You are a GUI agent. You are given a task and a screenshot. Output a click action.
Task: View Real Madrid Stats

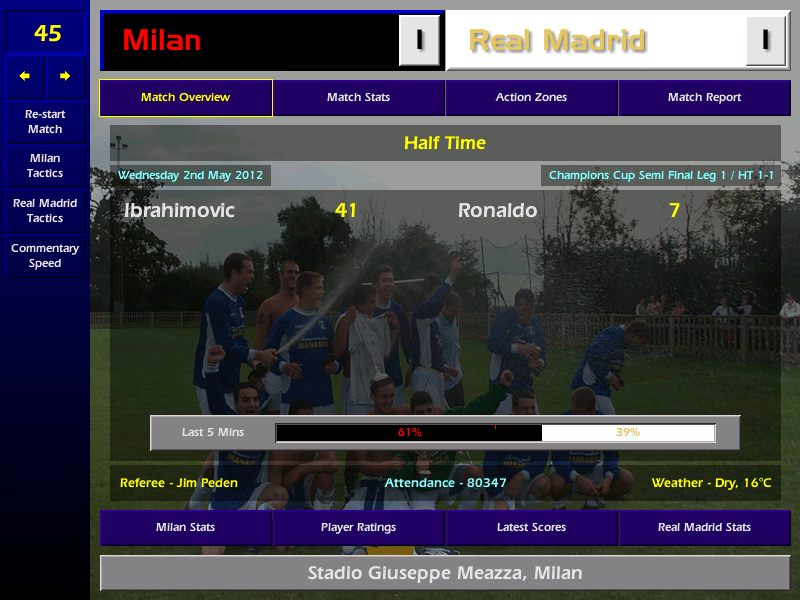point(704,527)
